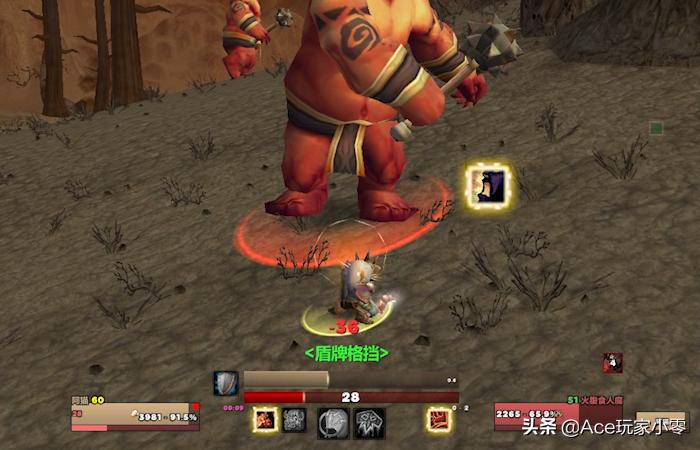Select the shield icon beside the swing bar

pyautogui.click(x=226, y=383)
